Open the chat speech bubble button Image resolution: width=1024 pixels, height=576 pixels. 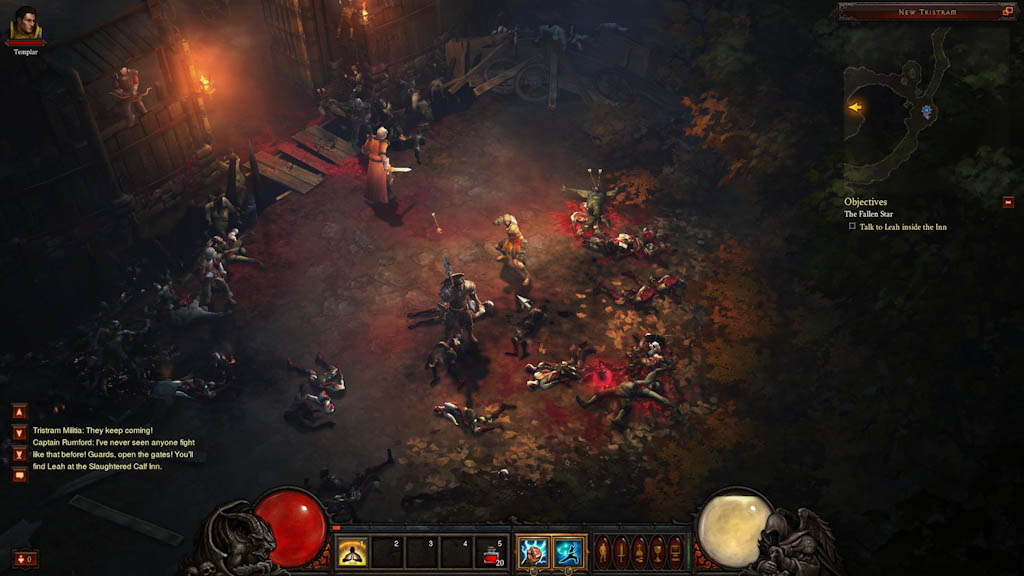tap(20, 475)
